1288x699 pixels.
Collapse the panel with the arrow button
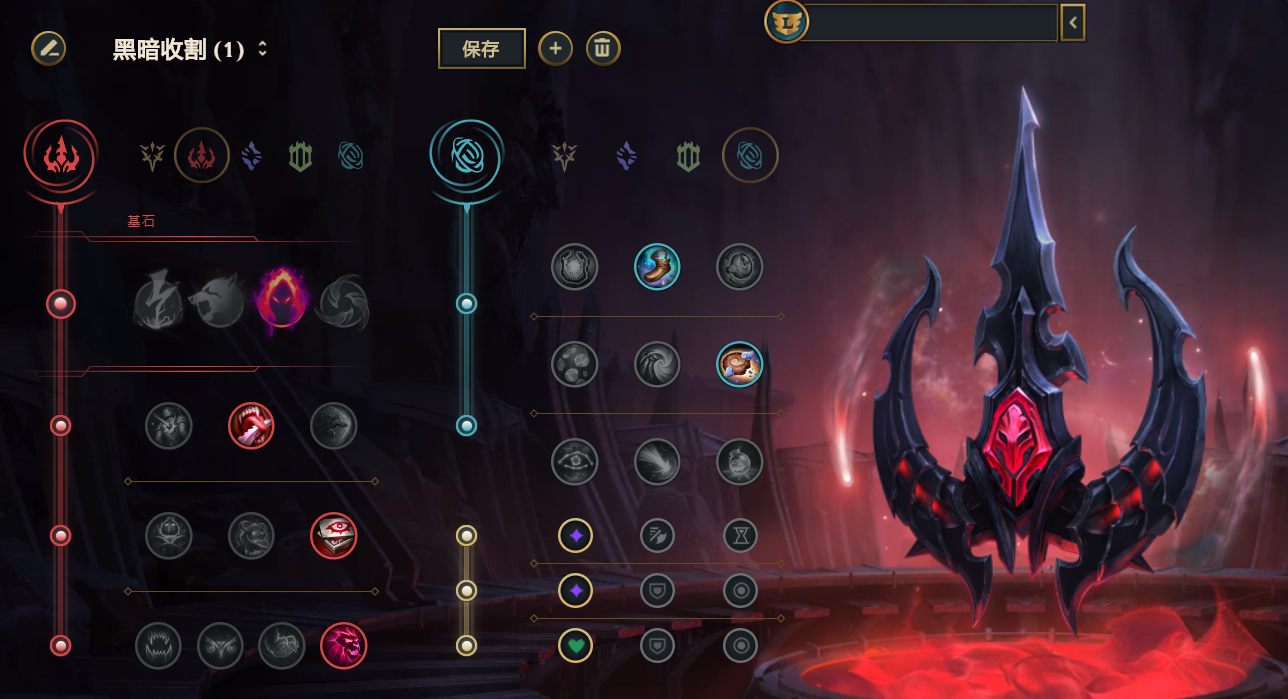[1073, 22]
